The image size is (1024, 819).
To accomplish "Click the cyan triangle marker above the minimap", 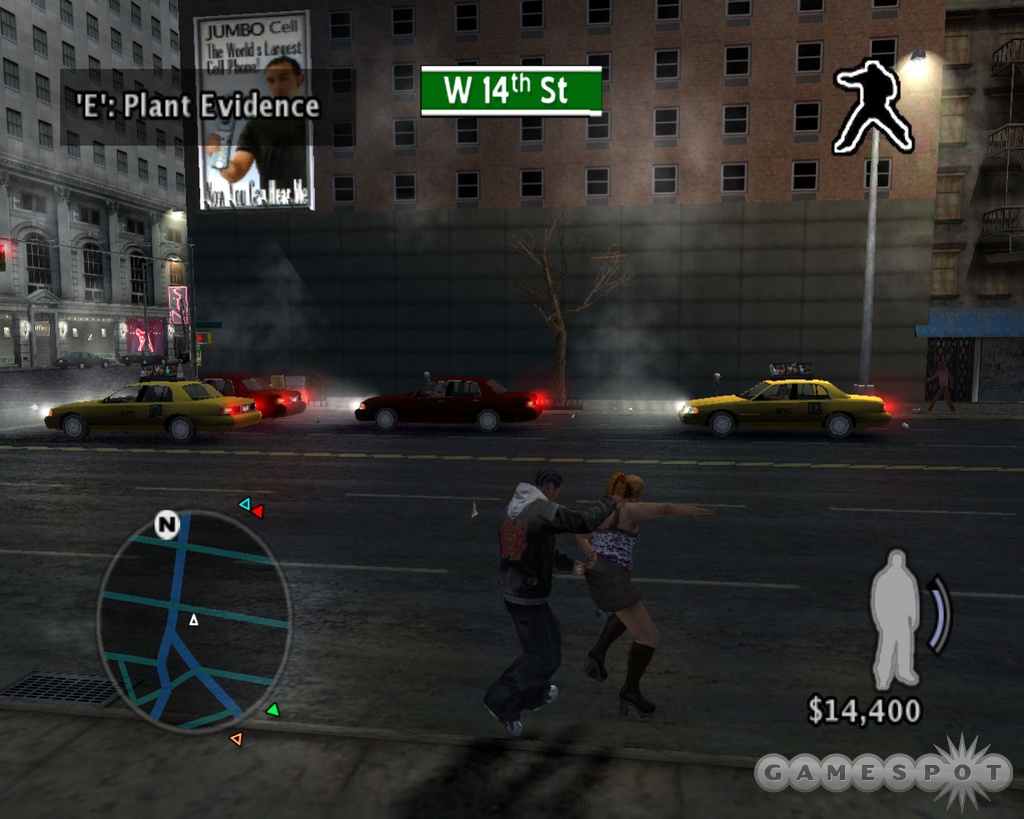I will click(244, 504).
